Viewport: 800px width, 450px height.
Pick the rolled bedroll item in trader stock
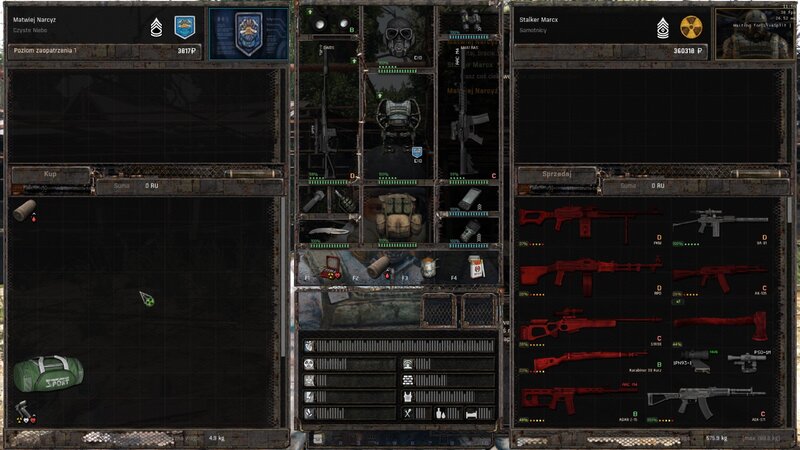(x=25, y=210)
